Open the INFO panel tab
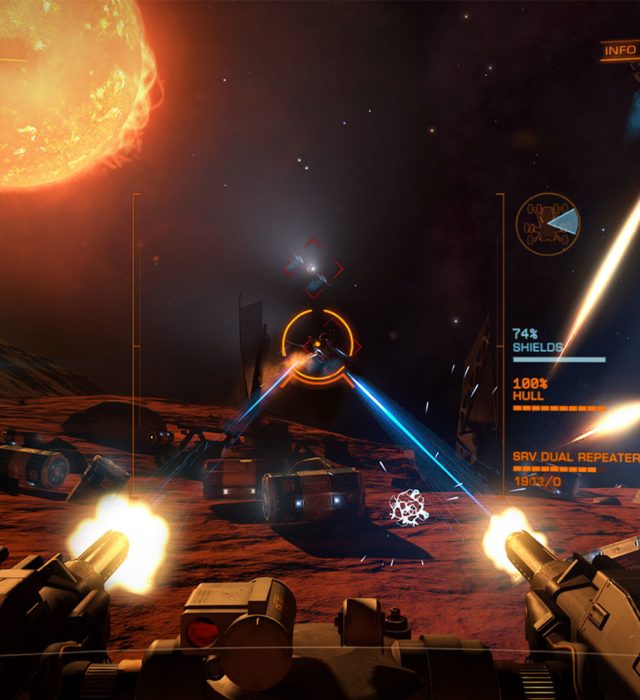Image resolution: width=640 pixels, height=700 pixels. click(x=620, y=49)
